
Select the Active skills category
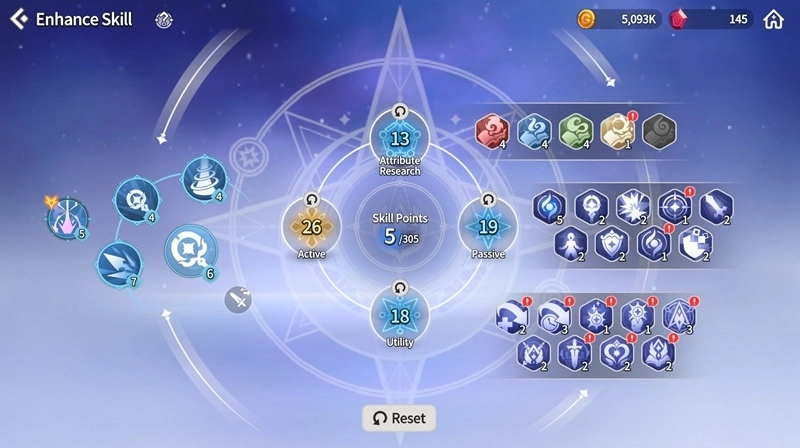coord(311,227)
